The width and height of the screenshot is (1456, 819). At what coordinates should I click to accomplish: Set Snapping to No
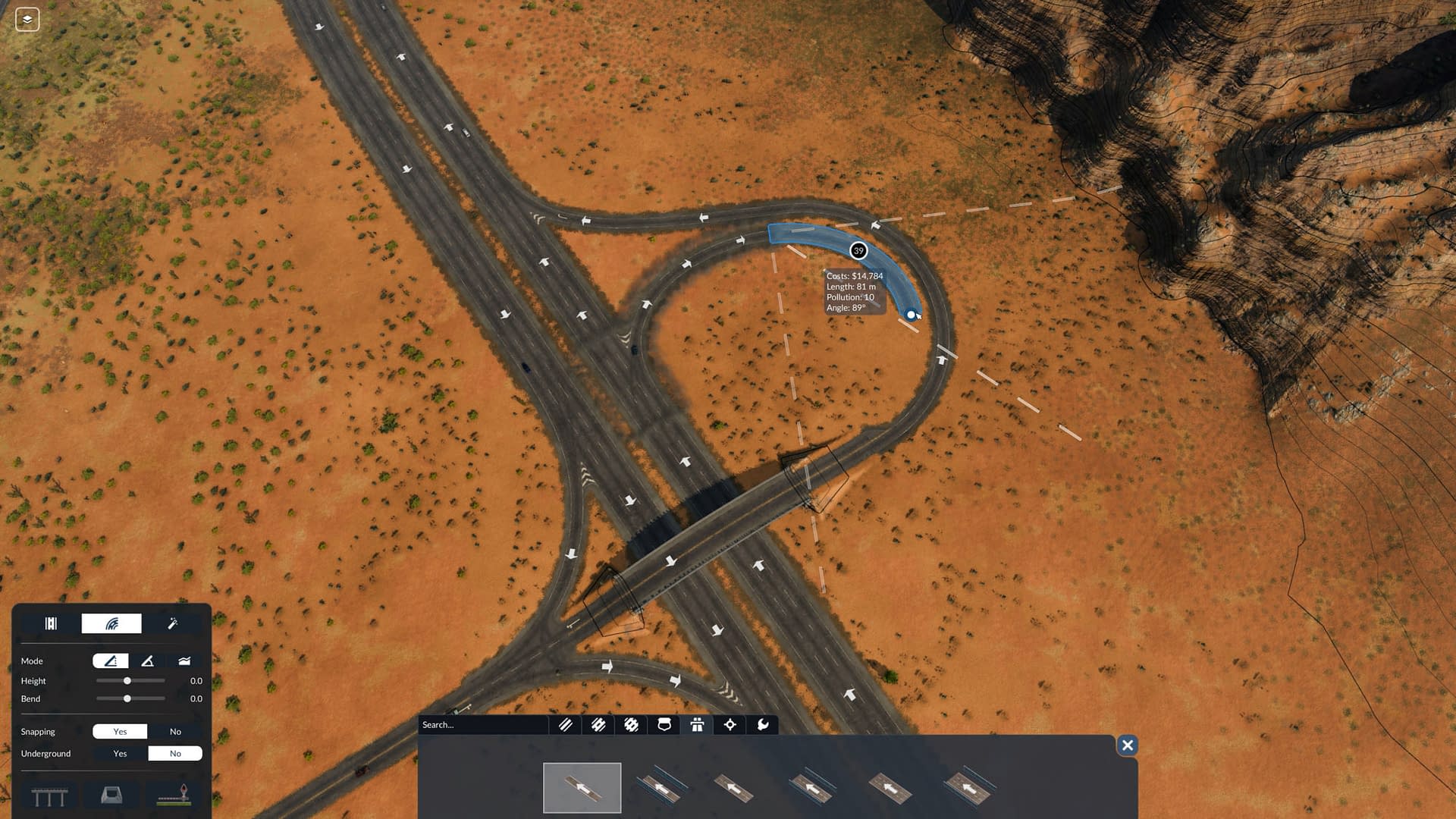(175, 732)
